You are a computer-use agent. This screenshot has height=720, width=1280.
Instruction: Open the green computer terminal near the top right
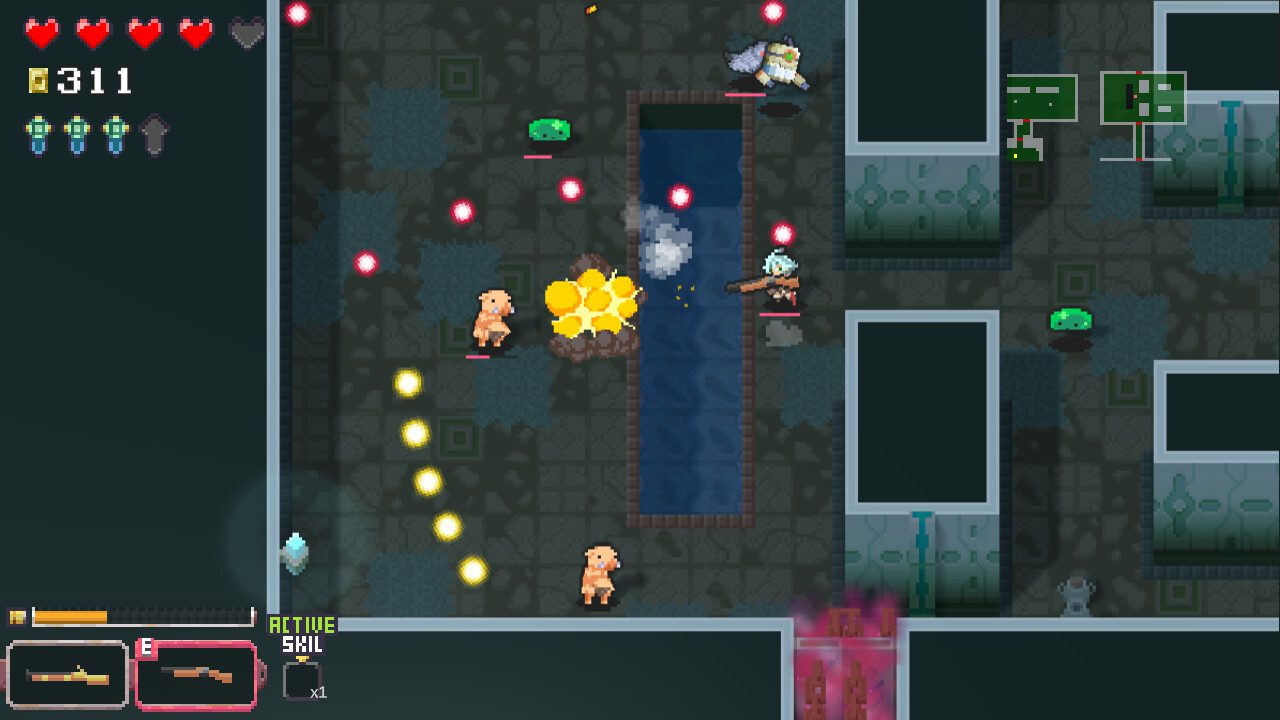pyautogui.click(x=1040, y=99)
